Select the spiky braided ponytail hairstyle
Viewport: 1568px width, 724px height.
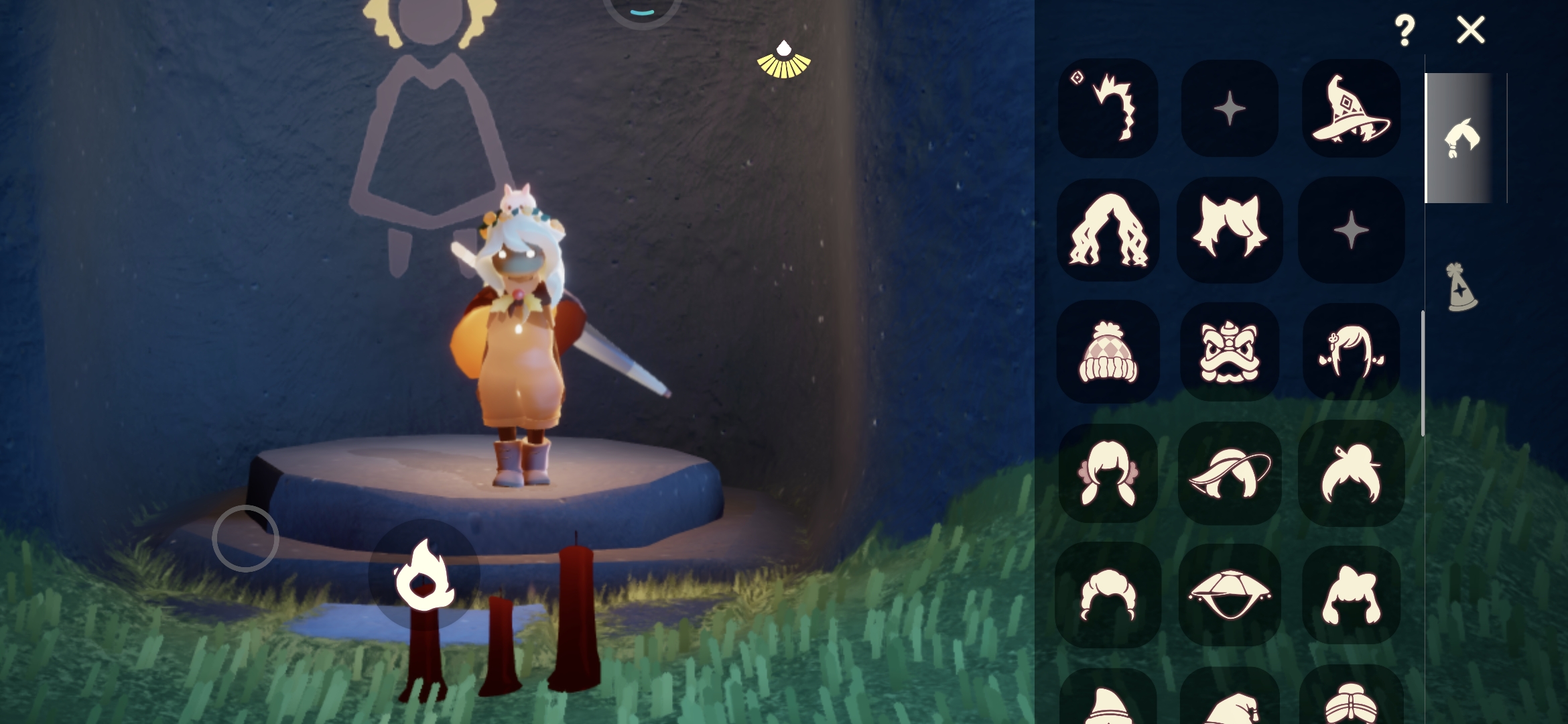1108,109
